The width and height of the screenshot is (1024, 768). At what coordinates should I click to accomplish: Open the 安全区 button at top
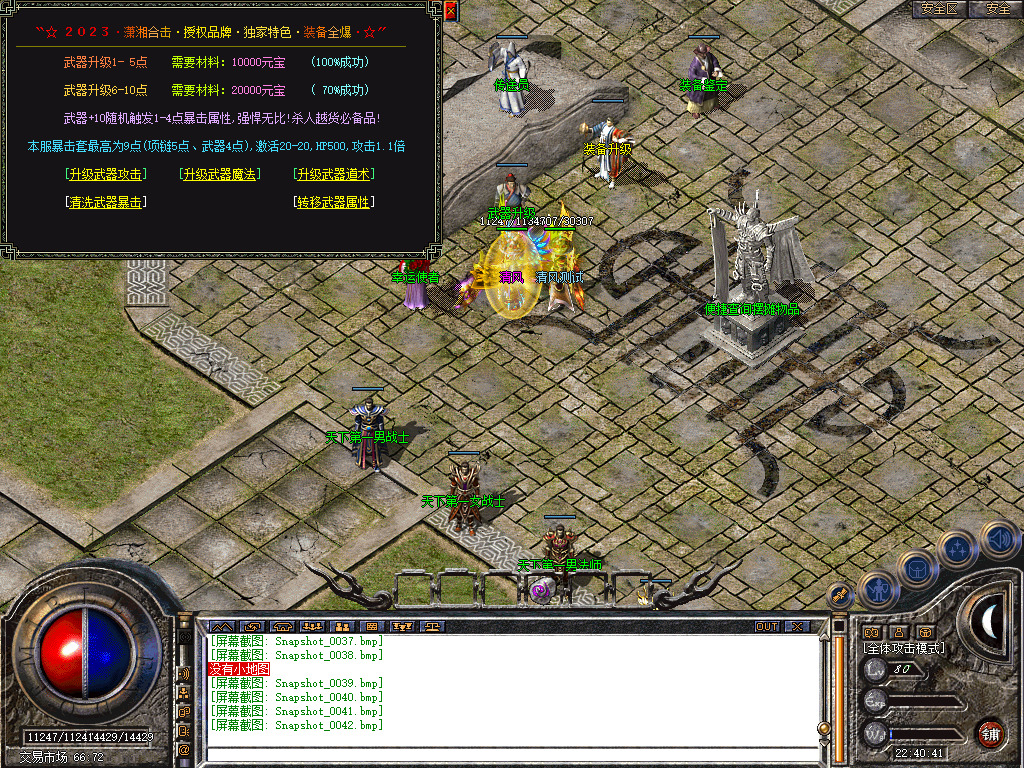point(939,9)
